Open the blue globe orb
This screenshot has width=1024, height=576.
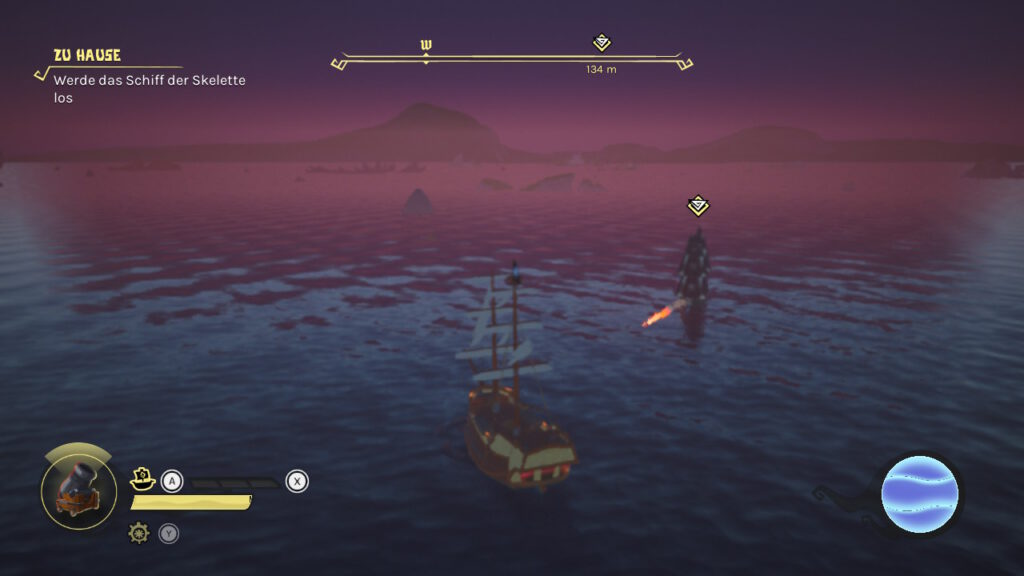pyautogui.click(x=919, y=494)
